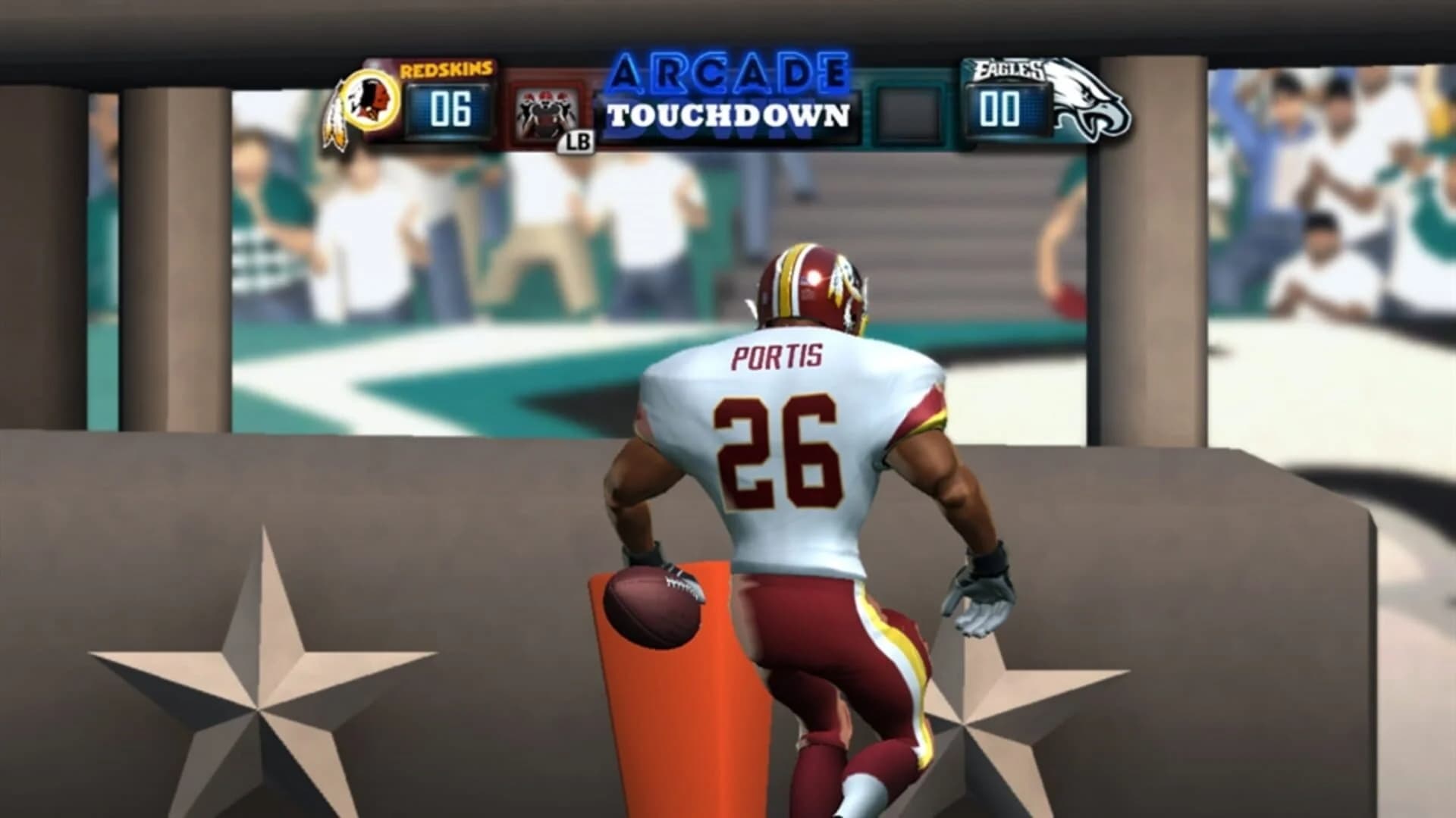Expand the Eagles scoreboard panel
This screenshot has height=818, width=1456.
tap(1016, 102)
